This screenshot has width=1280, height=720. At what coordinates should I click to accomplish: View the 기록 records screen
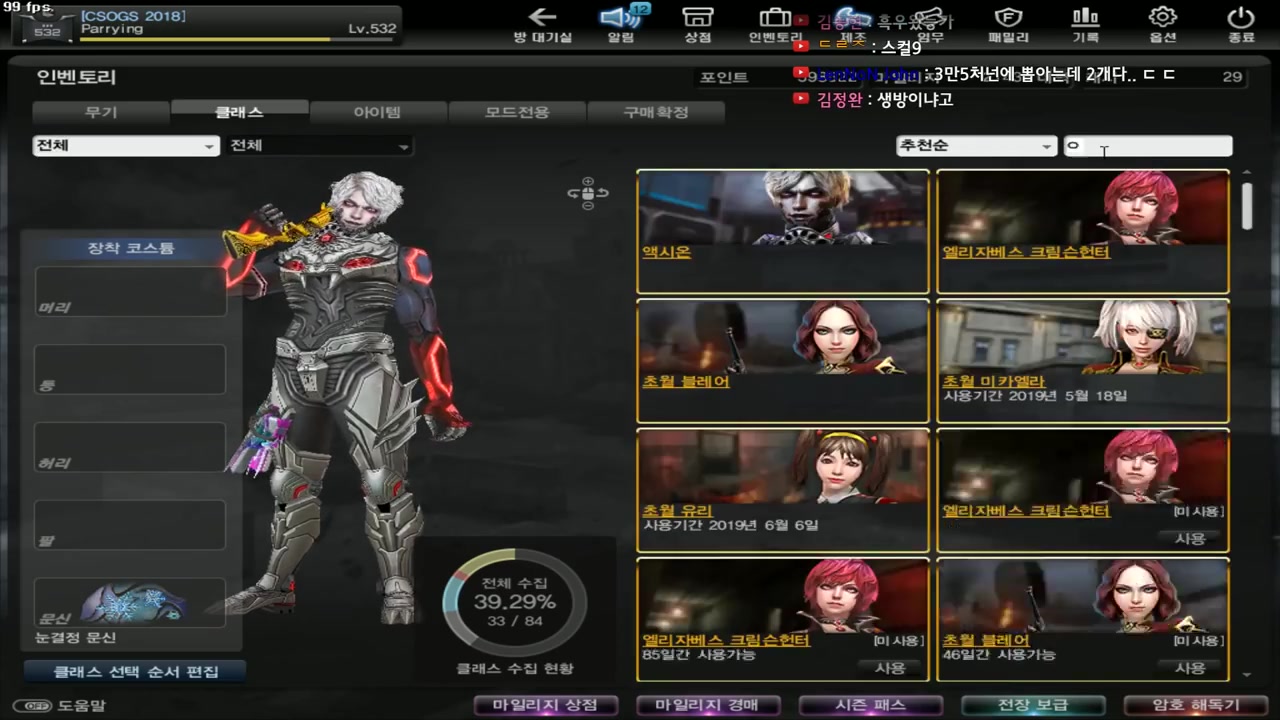(x=1085, y=25)
